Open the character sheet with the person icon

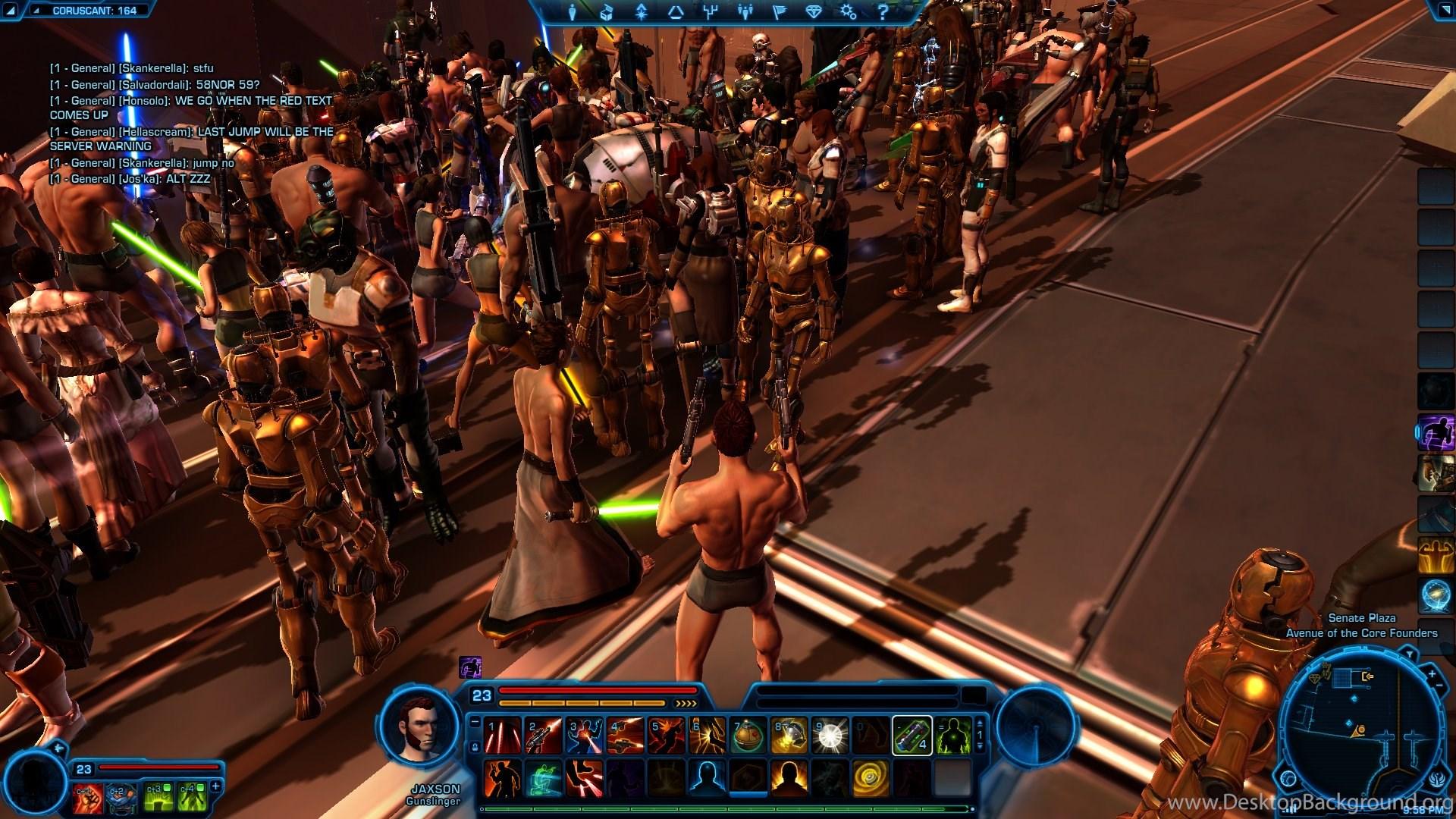pos(573,12)
